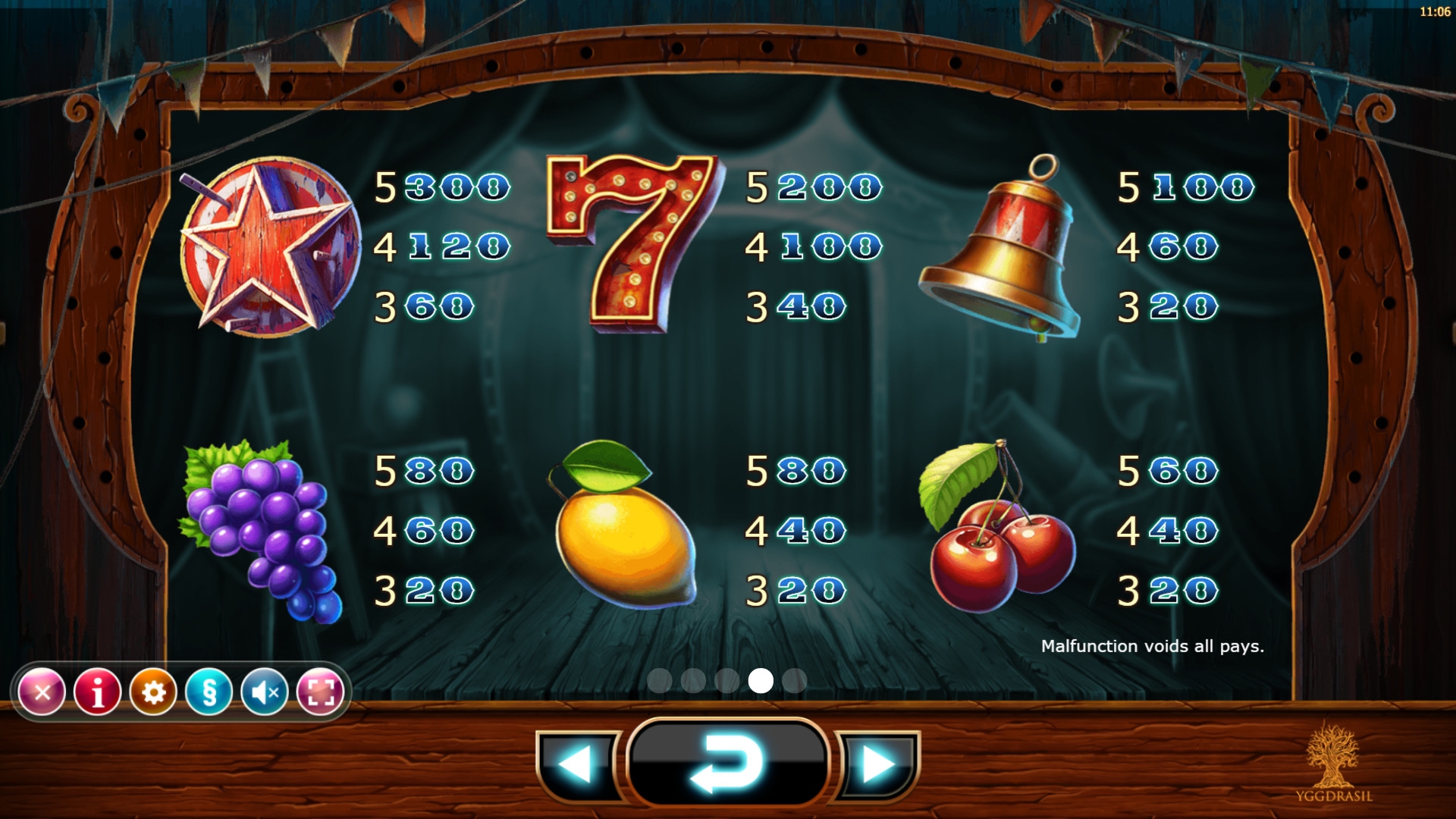Close the menu with the pink X button
1456x819 pixels.
pos(42,692)
